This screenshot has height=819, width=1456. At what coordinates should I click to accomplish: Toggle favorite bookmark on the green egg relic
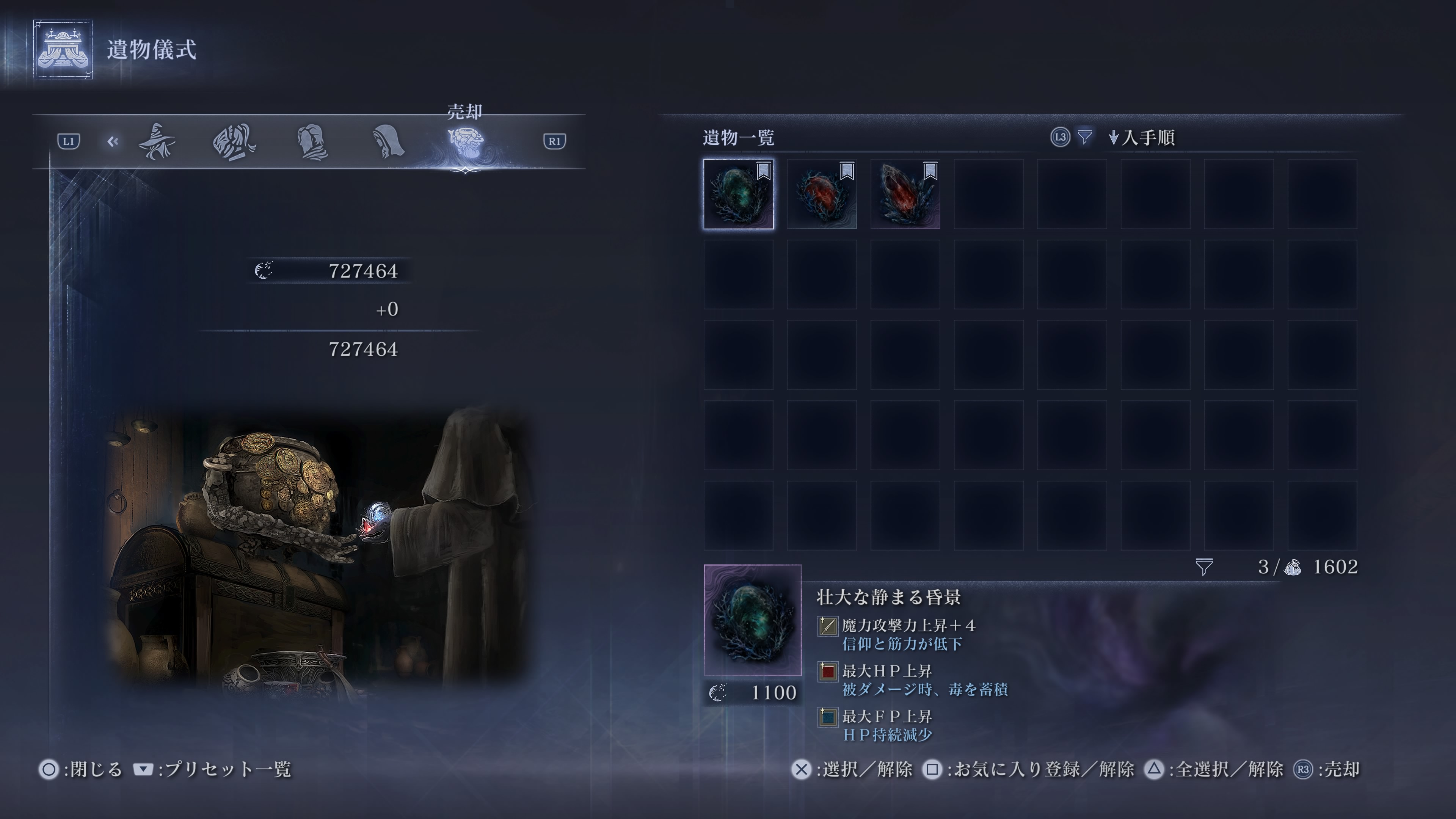tap(764, 171)
